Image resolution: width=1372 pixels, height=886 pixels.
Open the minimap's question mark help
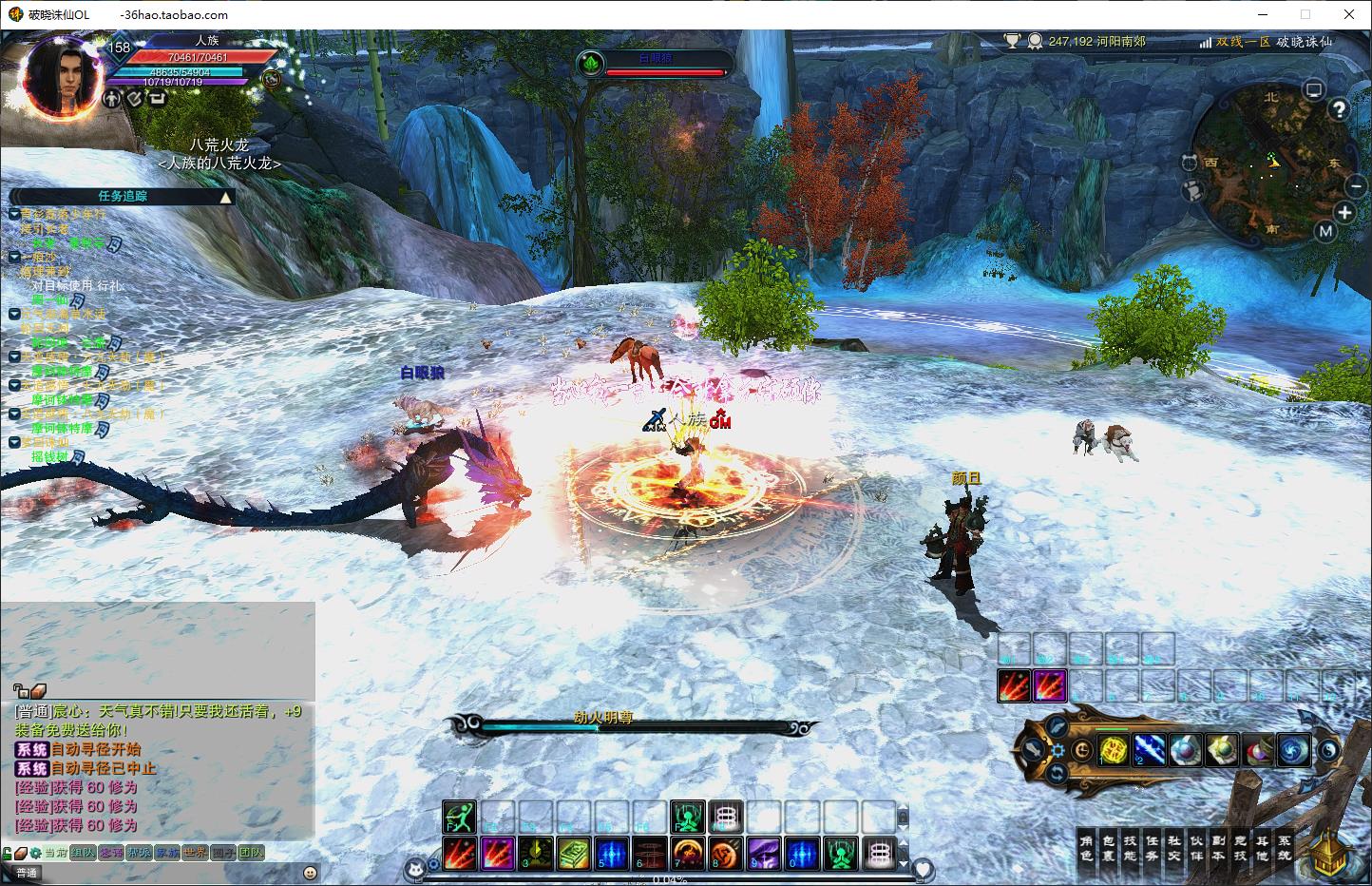1338,109
